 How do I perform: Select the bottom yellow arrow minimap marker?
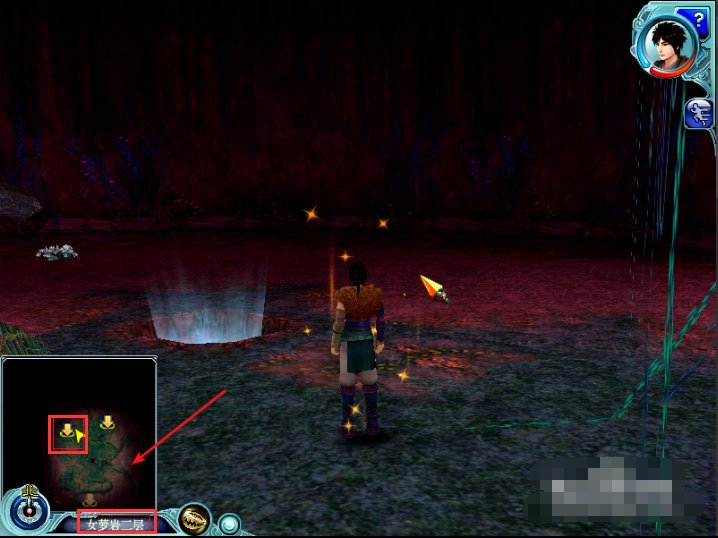89,499
